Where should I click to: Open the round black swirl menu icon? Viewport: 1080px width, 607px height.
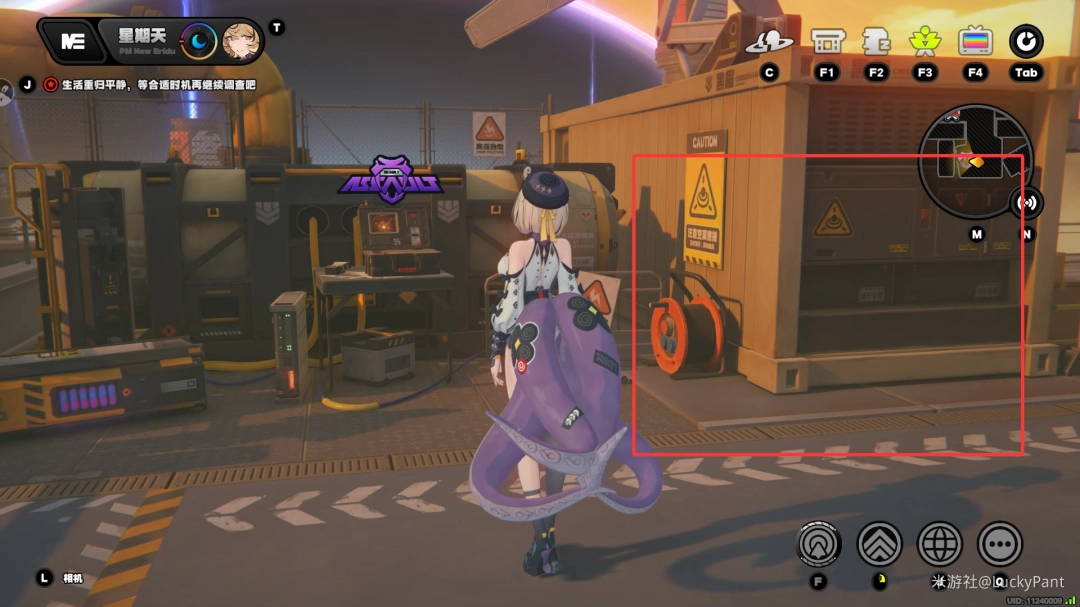[x=1026, y=41]
